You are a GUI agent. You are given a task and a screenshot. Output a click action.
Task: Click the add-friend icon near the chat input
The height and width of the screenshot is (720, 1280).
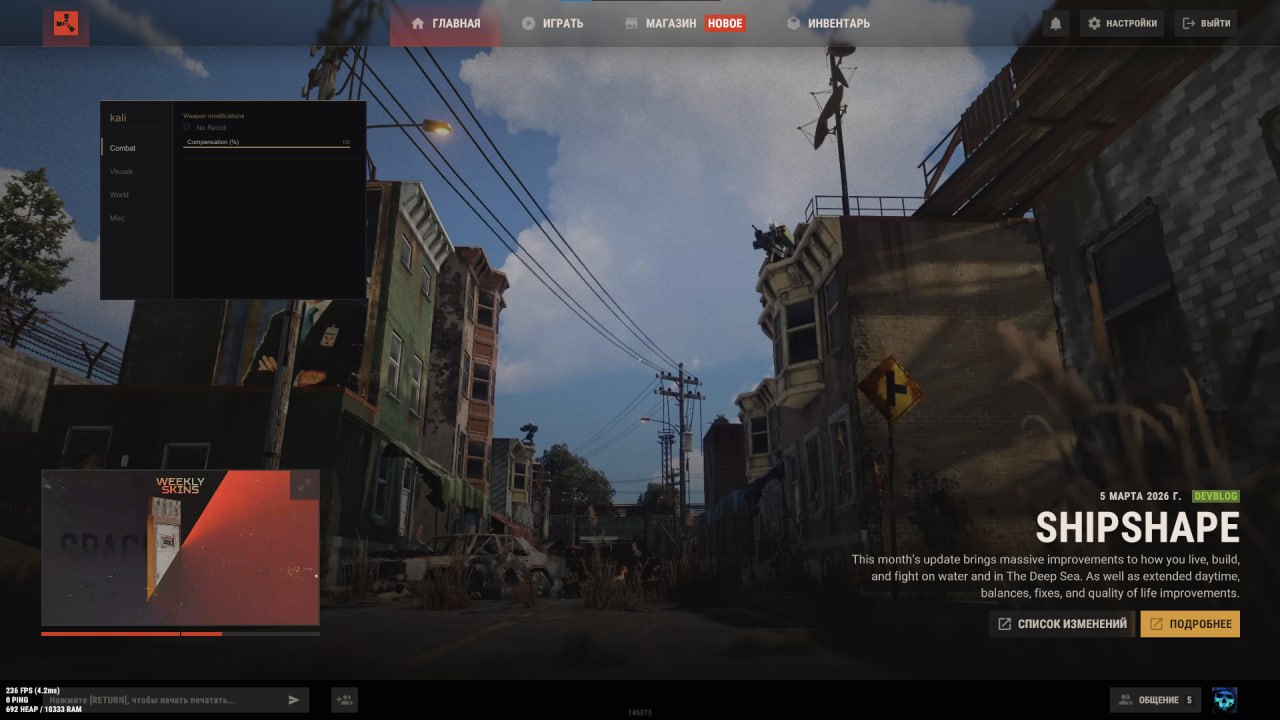[x=344, y=699]
